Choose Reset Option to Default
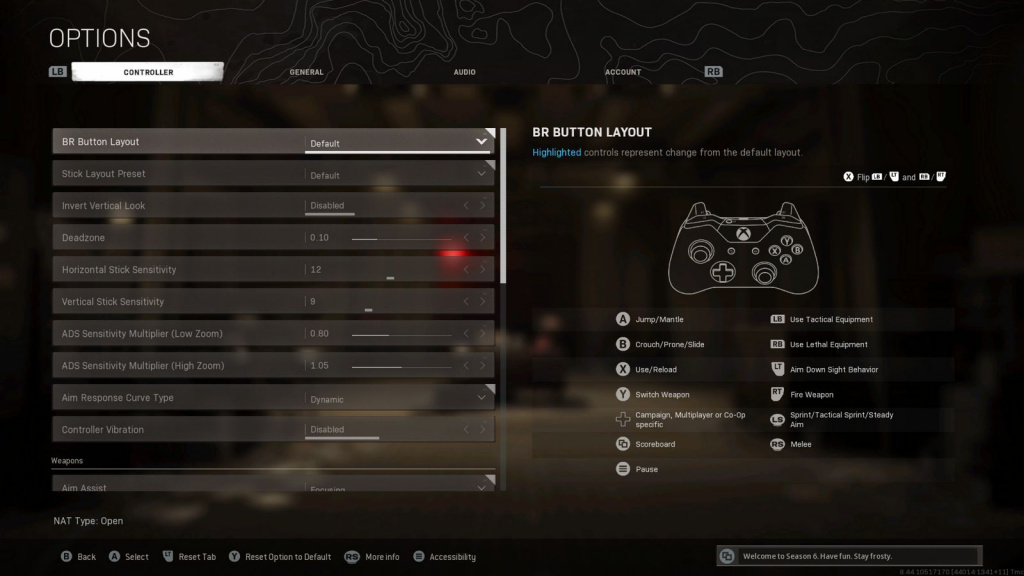Viewport: 1024px width, 576px height. coord(280,557)
